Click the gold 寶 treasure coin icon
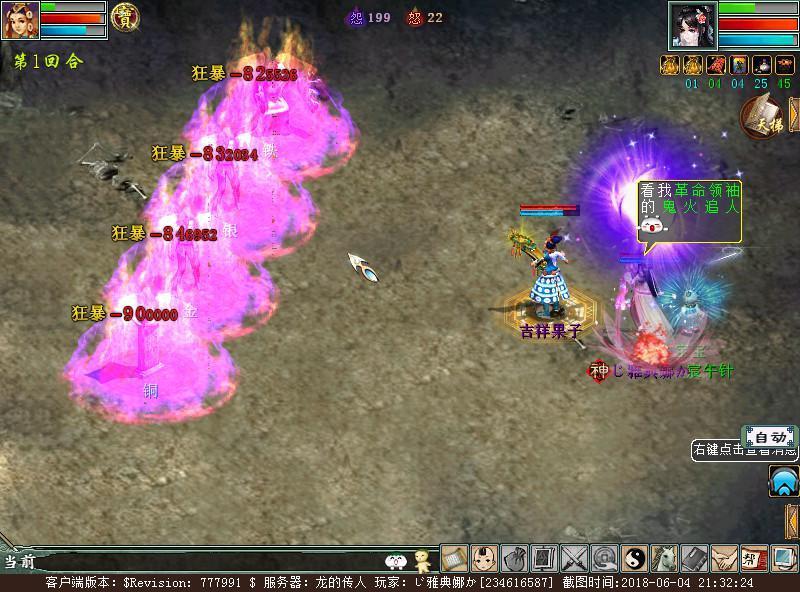Screen dimensions: 800x592 click(126, 17)
